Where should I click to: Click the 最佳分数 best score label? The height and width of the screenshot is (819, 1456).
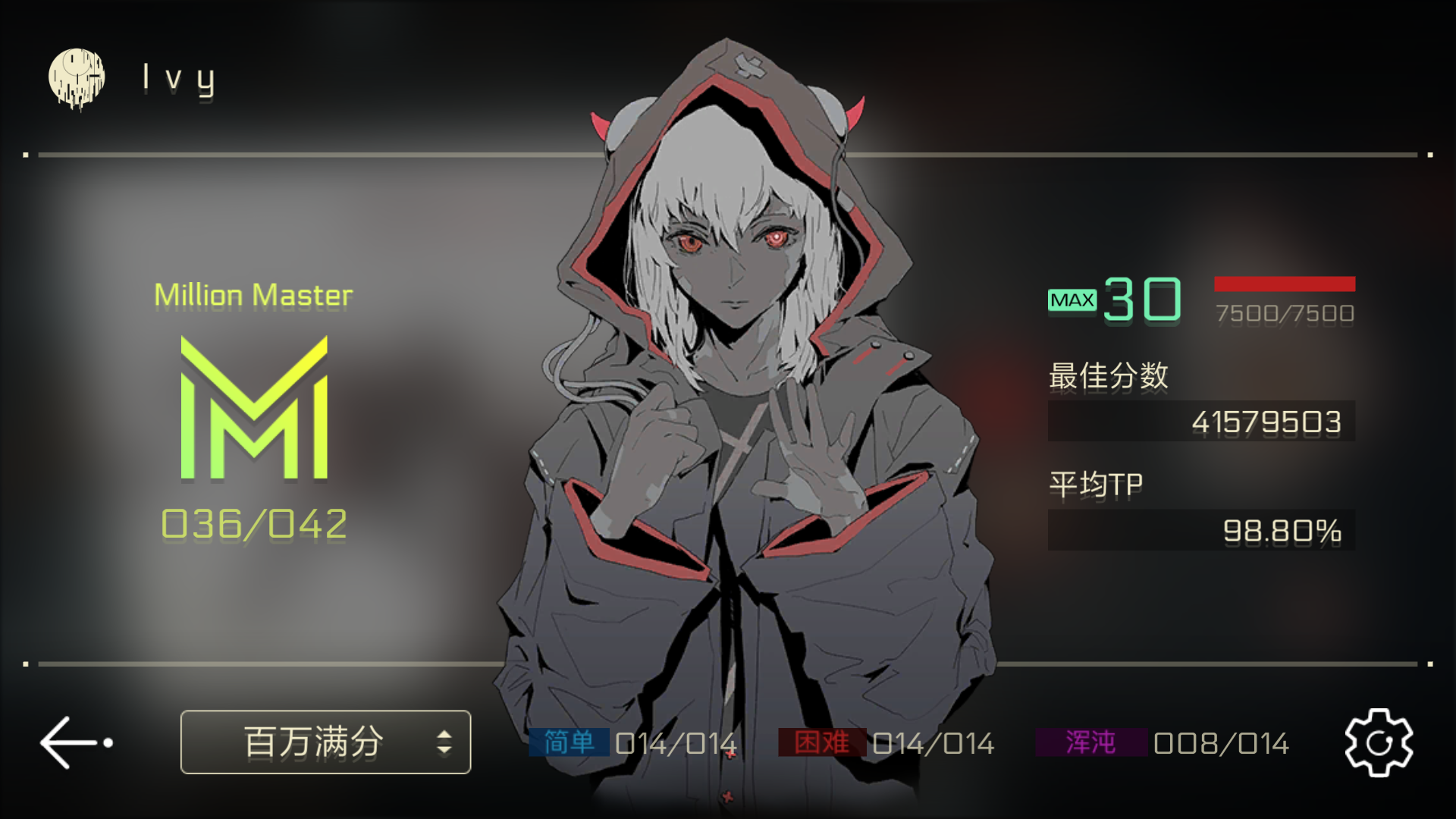[1109, 377]
